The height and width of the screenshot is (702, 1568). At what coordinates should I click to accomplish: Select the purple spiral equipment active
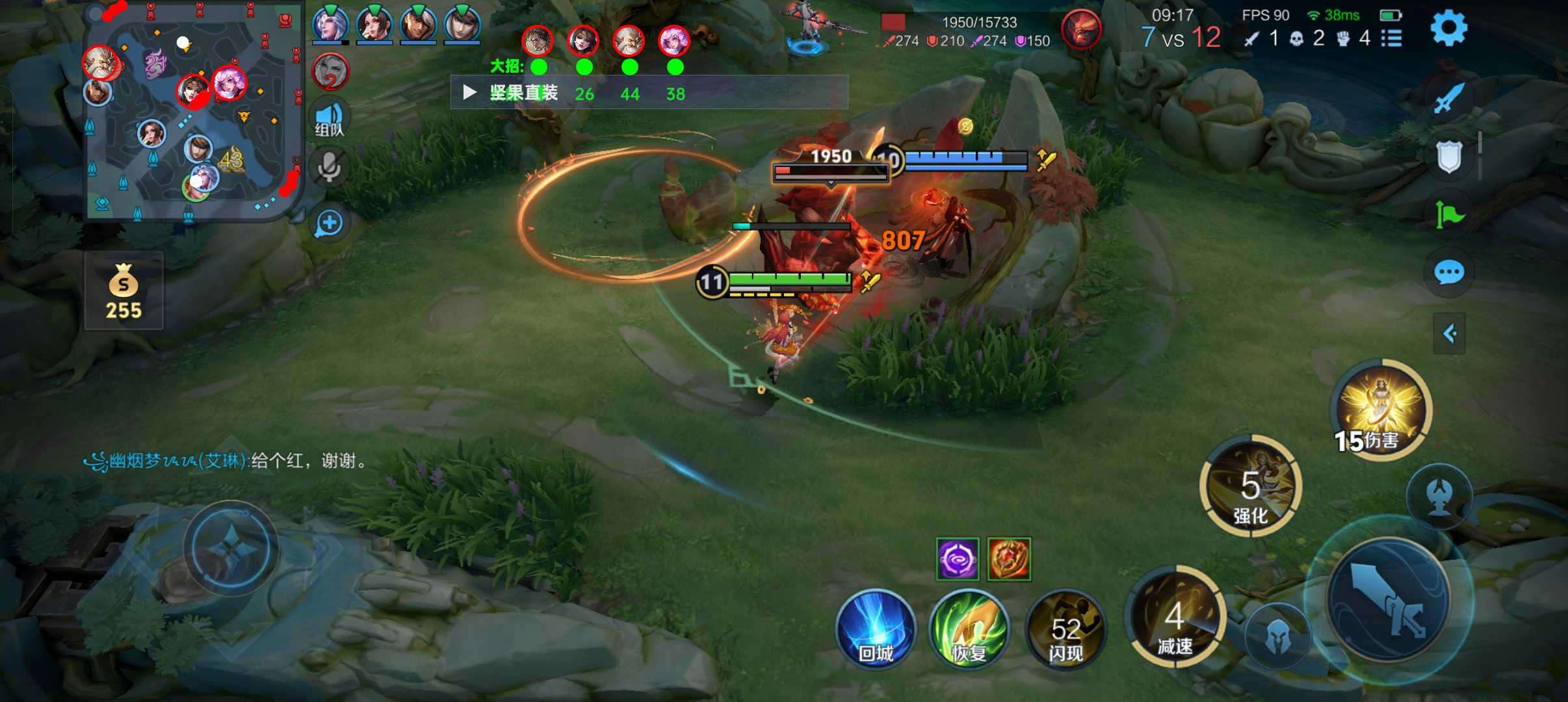(957, 558)
